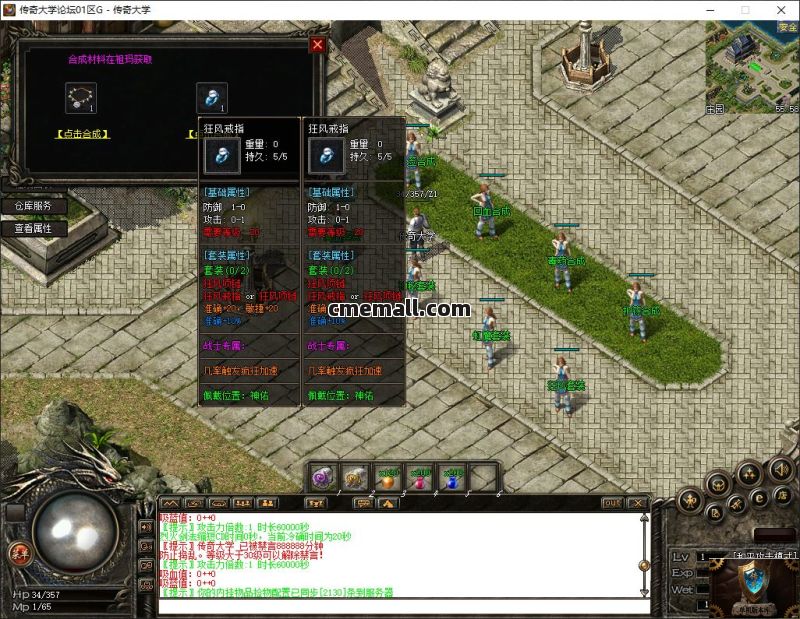The height and width of the screenshot is (619, 800).
Task: Open the minimap in the corner
Action: click(752, 65)
